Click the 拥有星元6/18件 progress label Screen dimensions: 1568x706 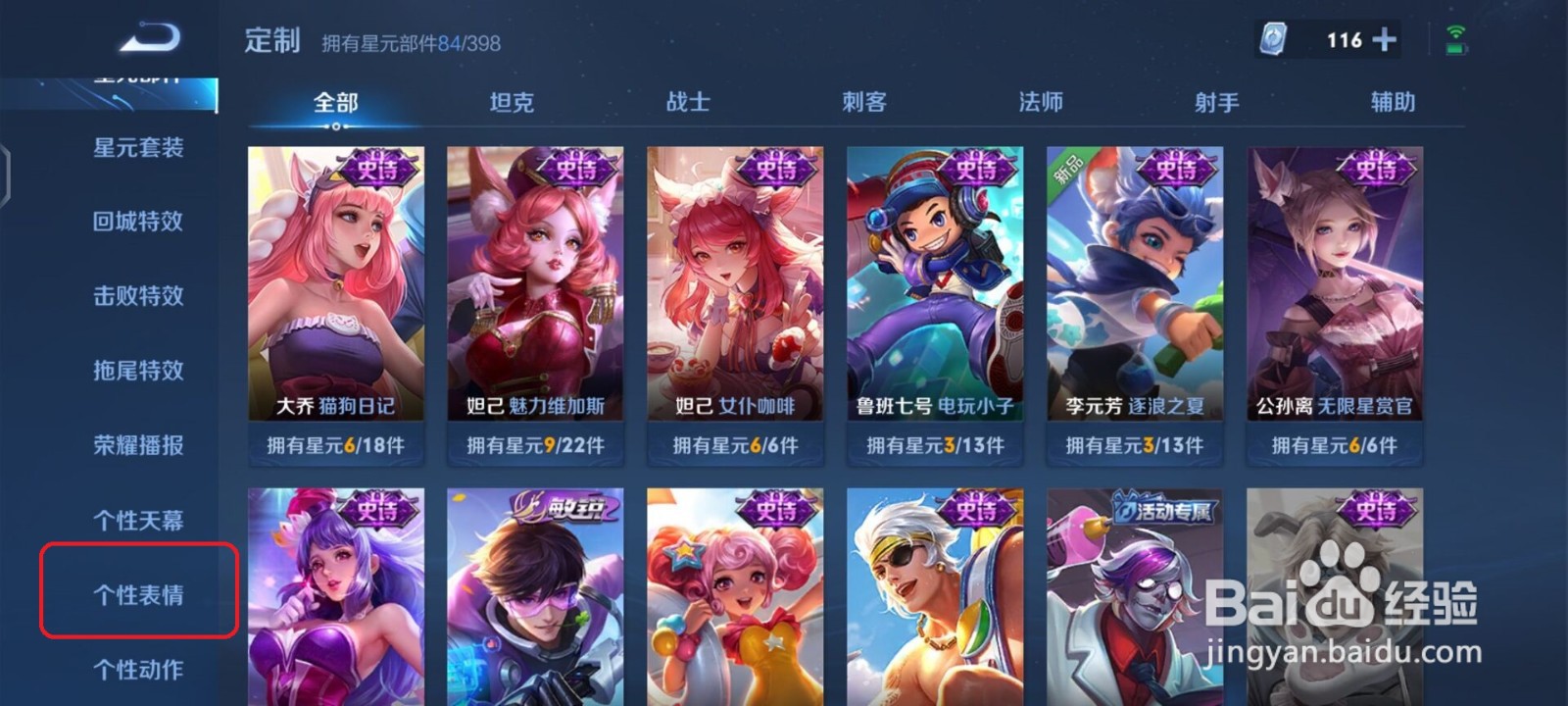[x=335, y=443]
